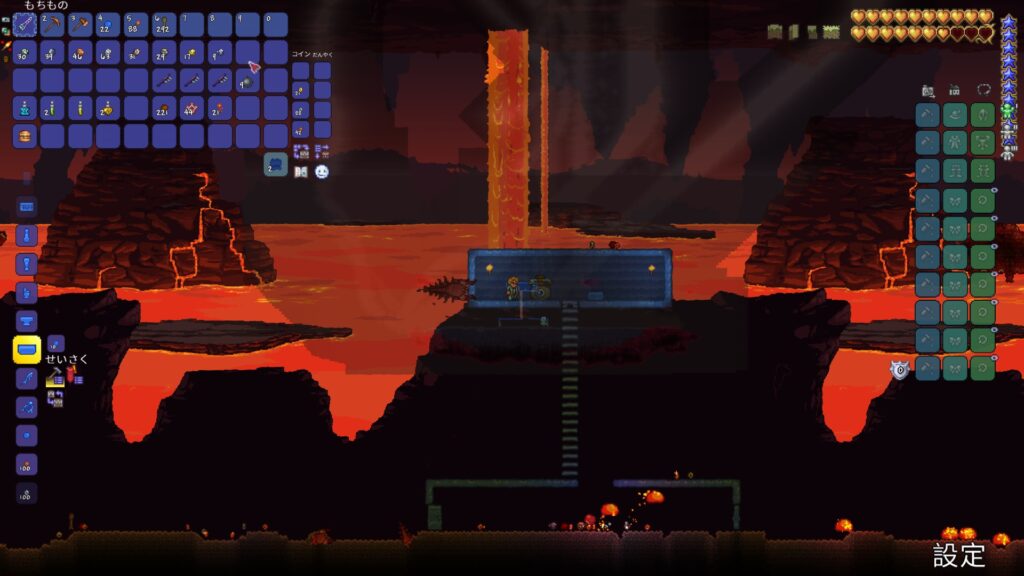Select the burger food item slot
This screenshot has width=1024, height=576.
tap(25, 135)
